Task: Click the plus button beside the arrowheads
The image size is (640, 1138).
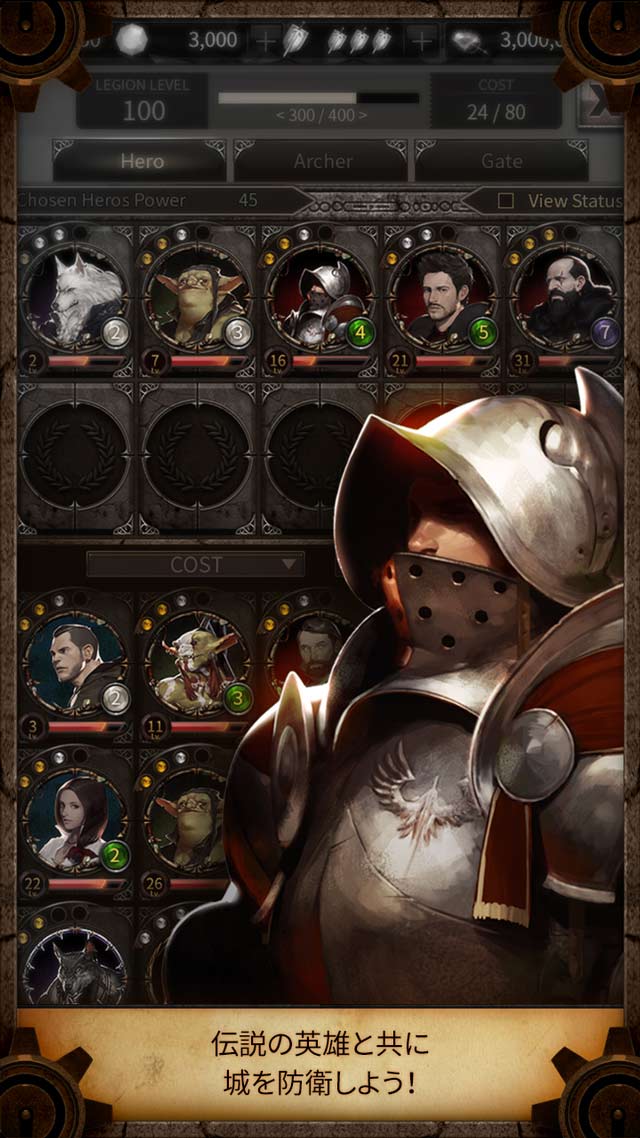Action: 424,41
